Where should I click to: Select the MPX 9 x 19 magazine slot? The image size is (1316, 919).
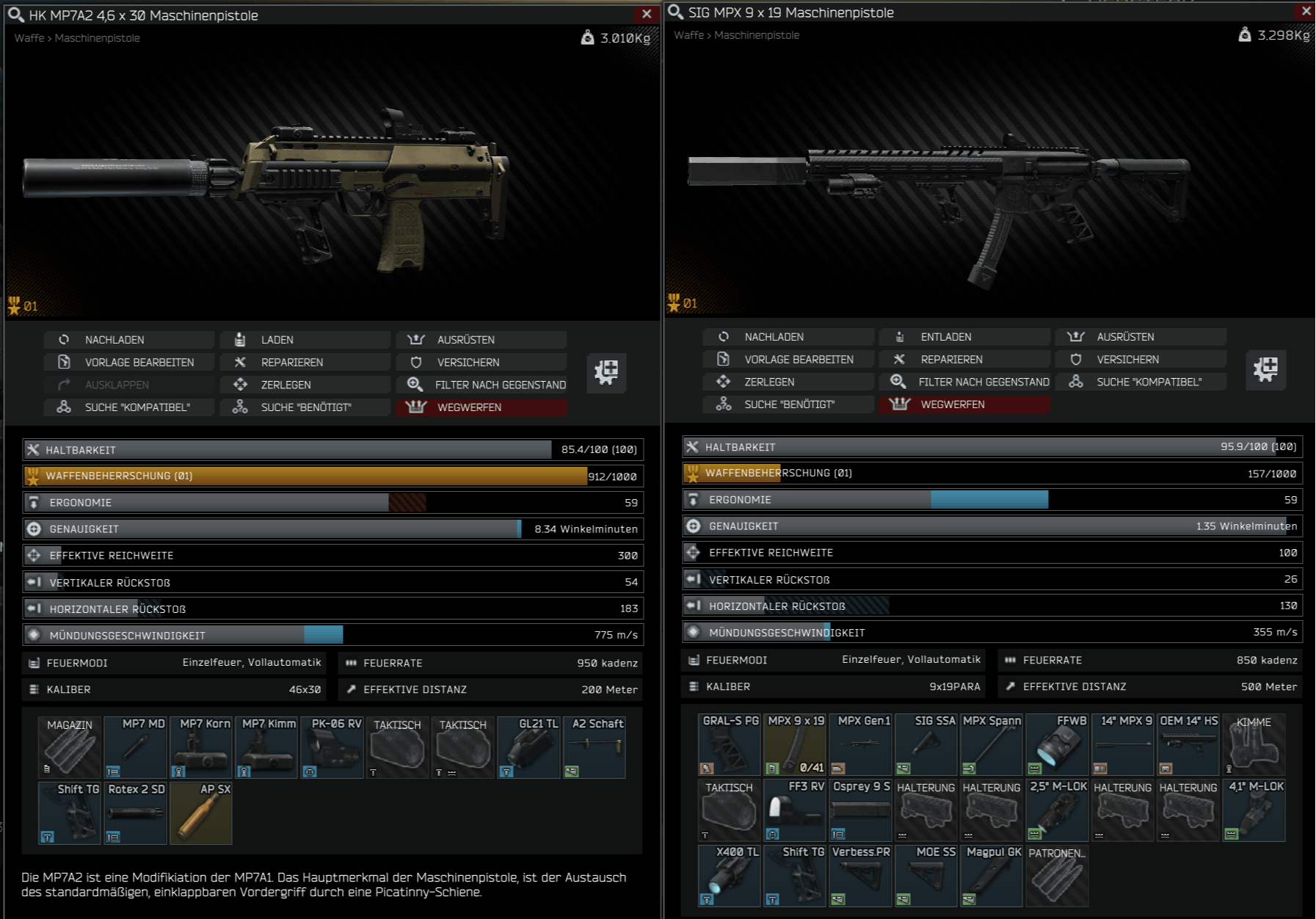point(795,744)
